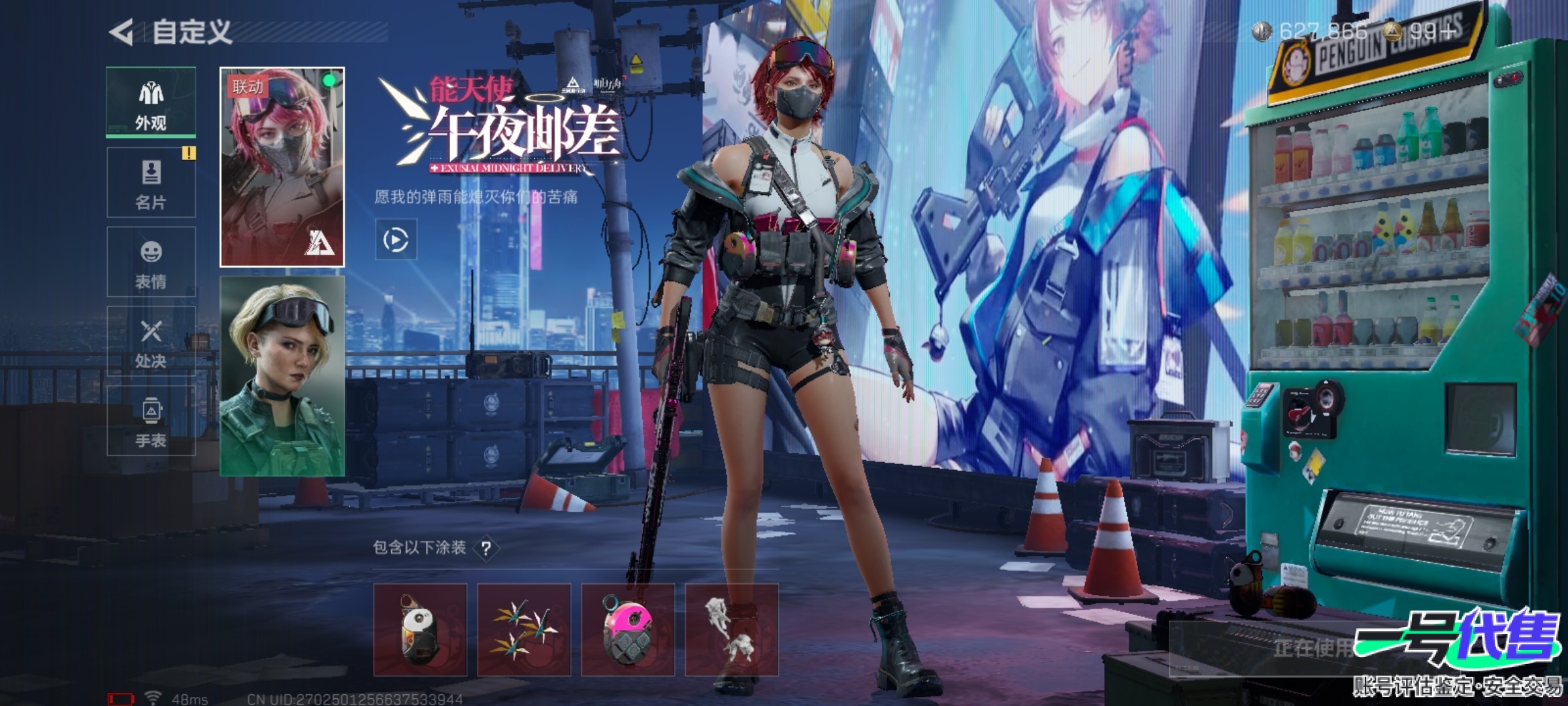Open the 处决 execution tab
This screenshot has width=1568, height=706.
[151, 342]
